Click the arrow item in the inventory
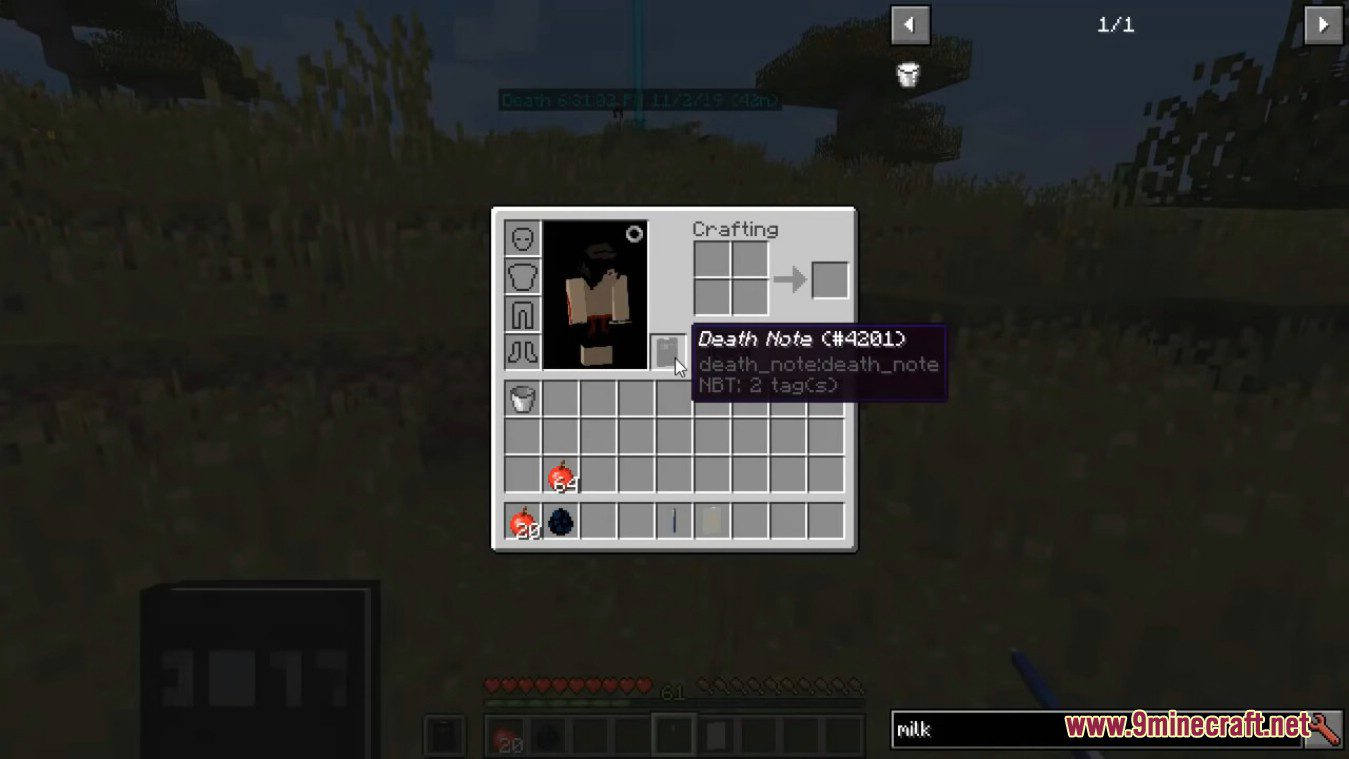Image resolution: width=1349 pixels, height=759 pixels. (673, 521)
